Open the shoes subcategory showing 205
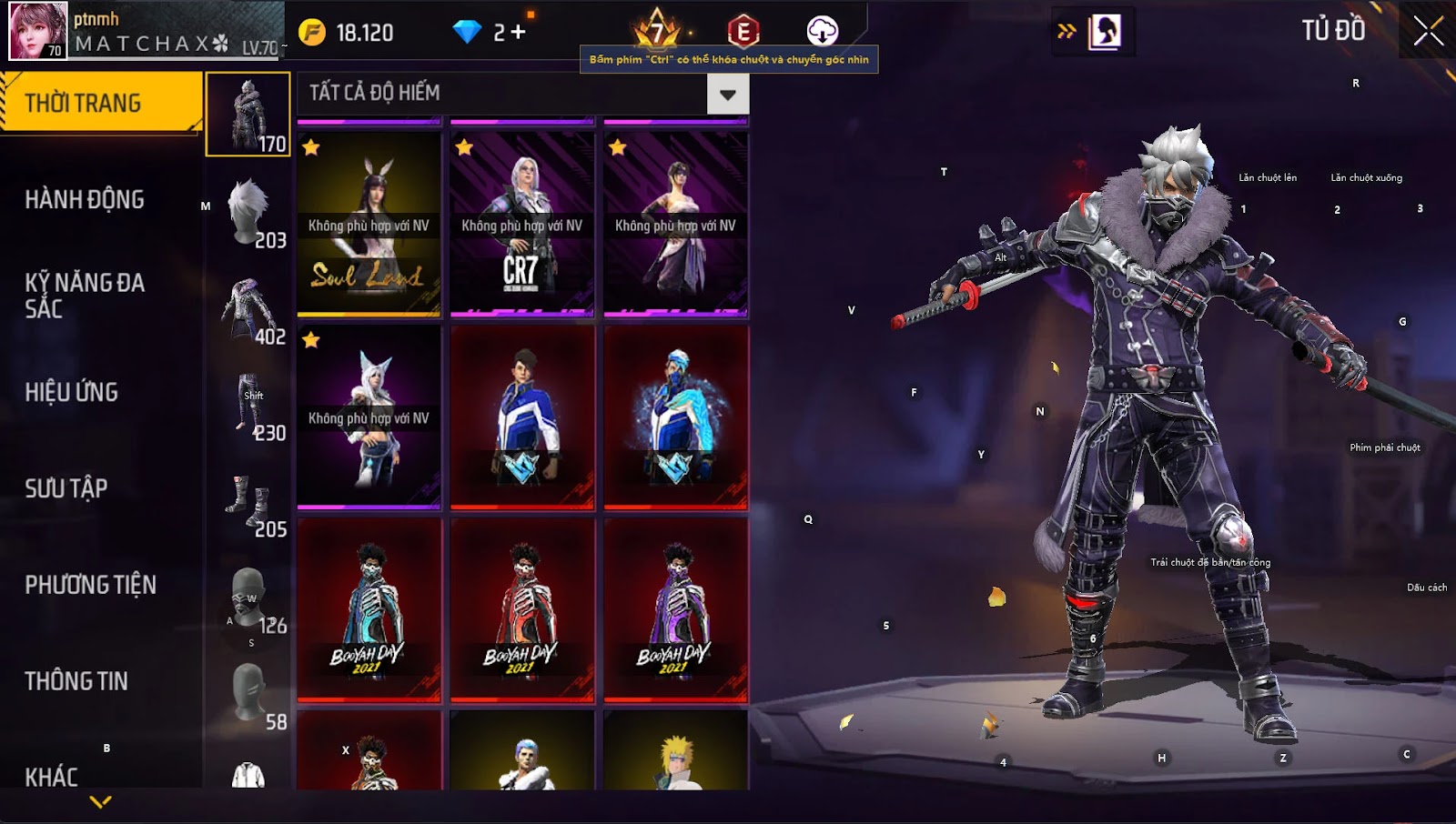 click(249, 502)
